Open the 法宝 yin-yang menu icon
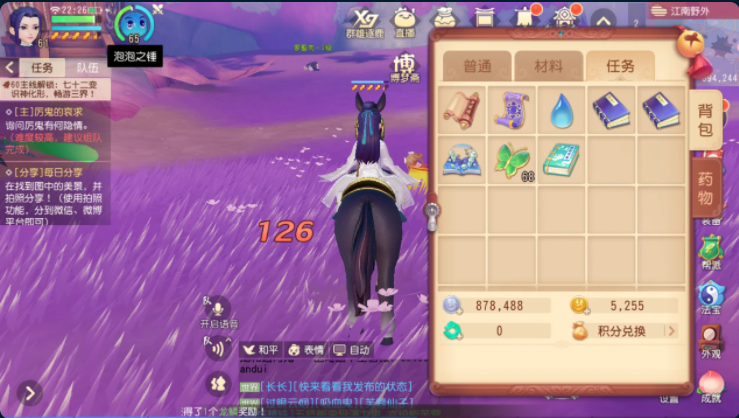Viewport: 739px width, 418px height. coord(711,296)
